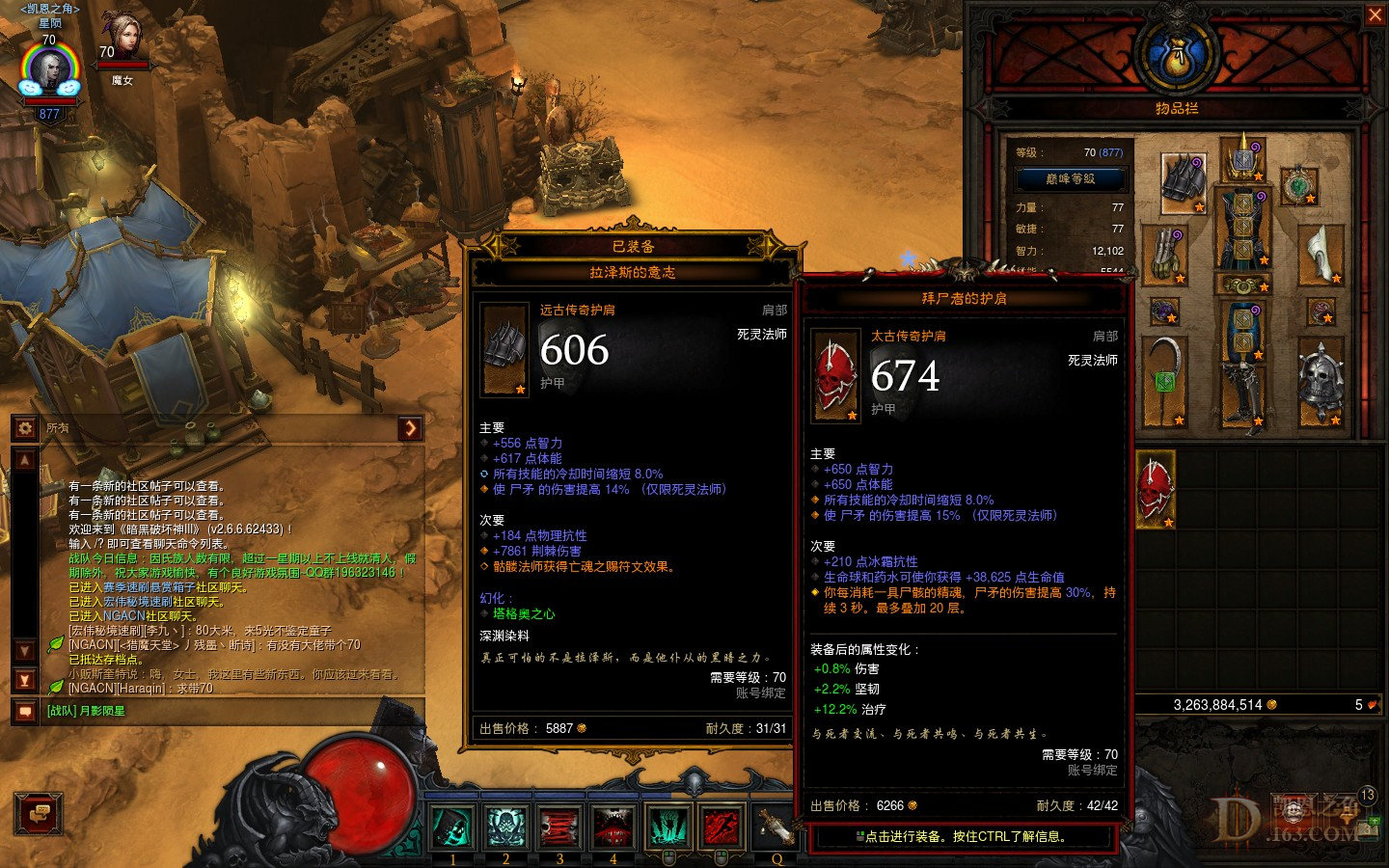Image resolution: width=1389 pixels, height=868 pixels.
Task: Click the green amulet in the inventory panel
Action: click(1301, 185)
